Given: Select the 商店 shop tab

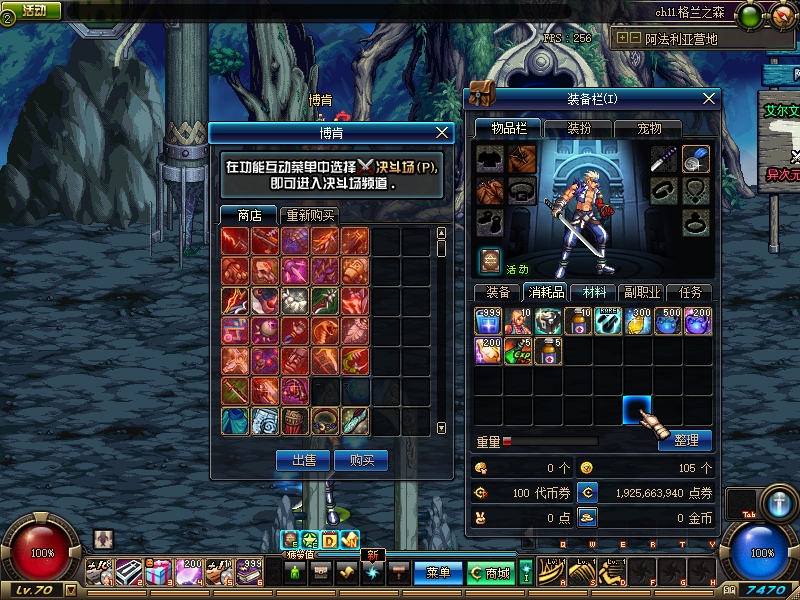Looking at the screenshot, I should [249, 215].
